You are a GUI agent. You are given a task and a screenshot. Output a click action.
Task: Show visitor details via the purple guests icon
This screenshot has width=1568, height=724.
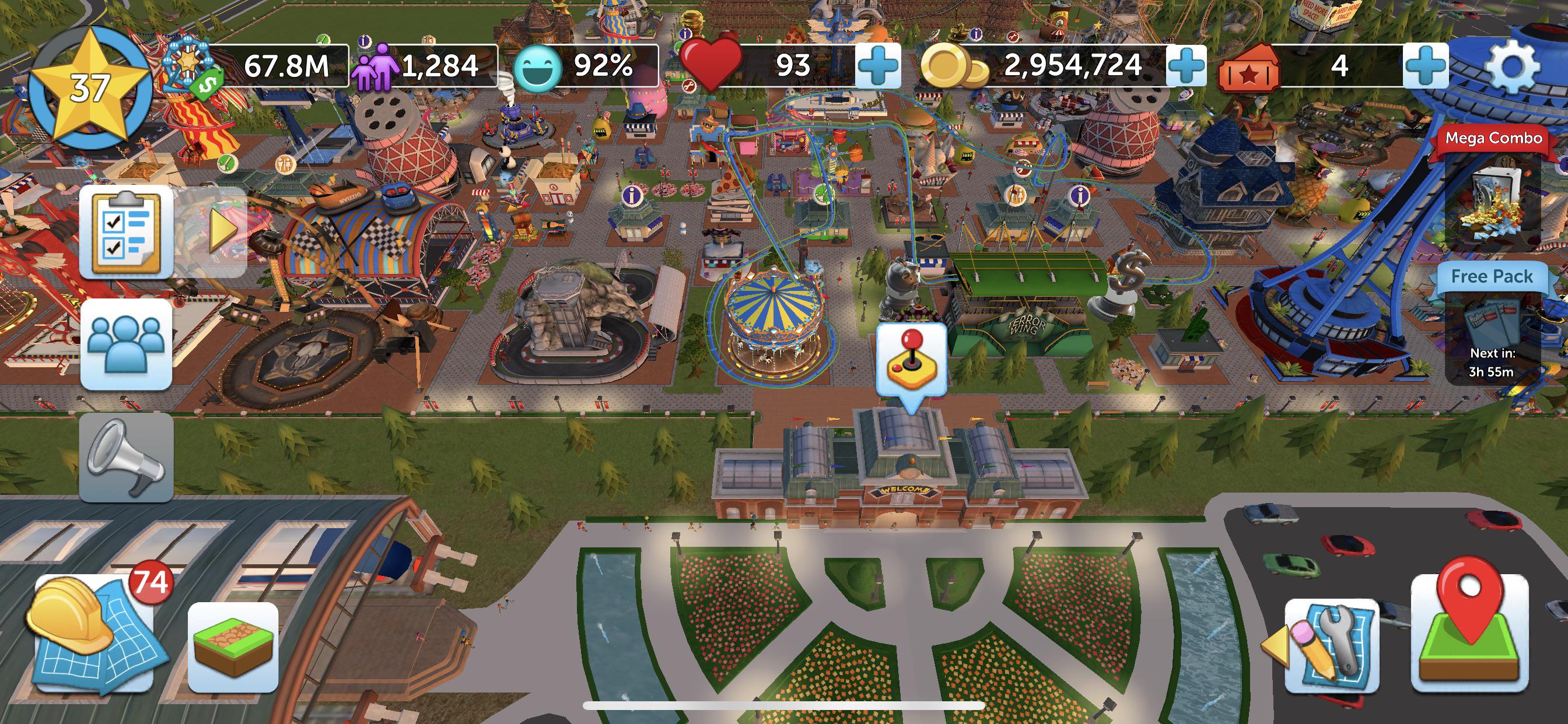point(374,67)
